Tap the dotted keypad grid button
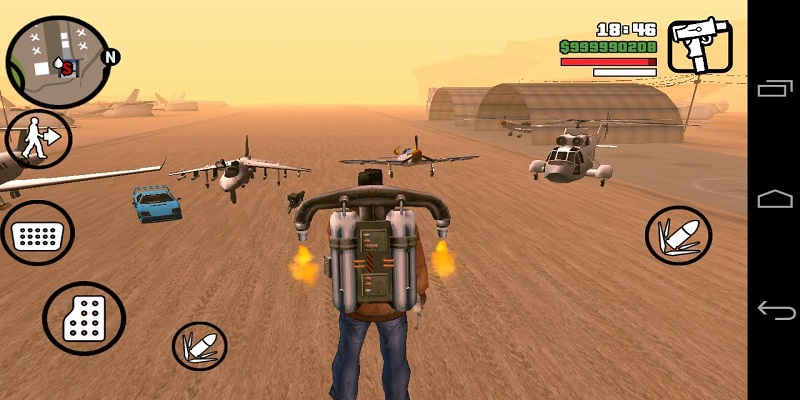Image resolution: width=800 pixels, height=400 pixels. click(37, 234)
